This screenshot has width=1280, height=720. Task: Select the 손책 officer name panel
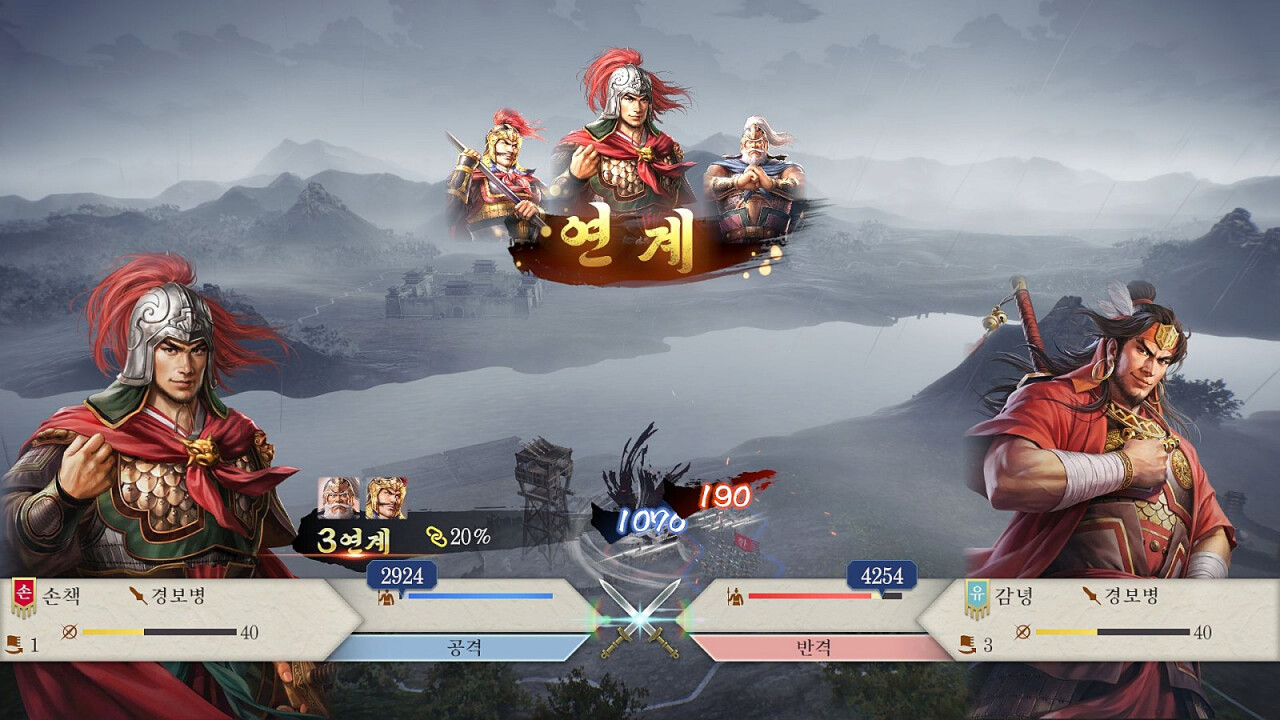point(60,597)
